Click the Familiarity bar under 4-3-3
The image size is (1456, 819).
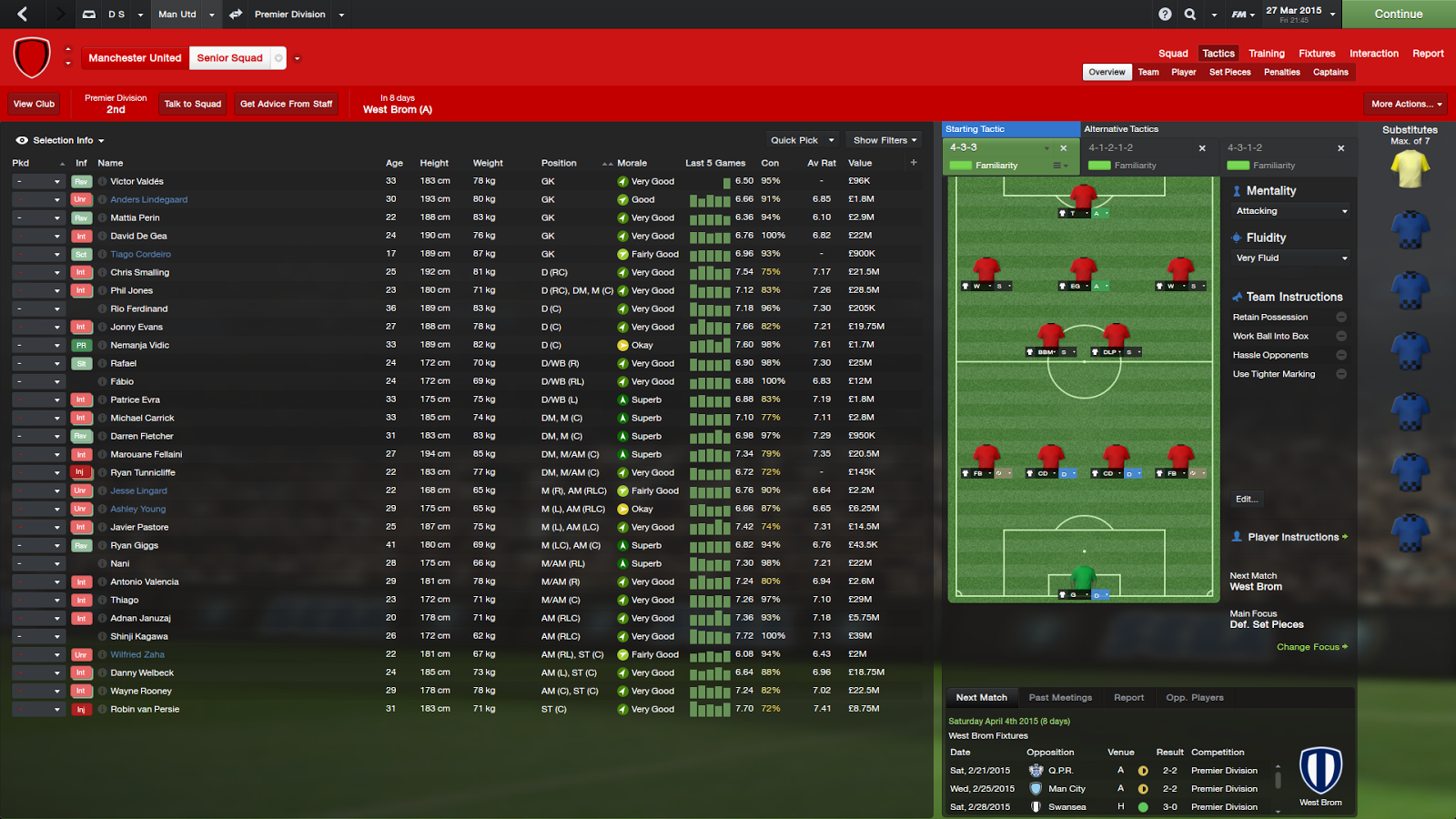[x=962, y=165]
